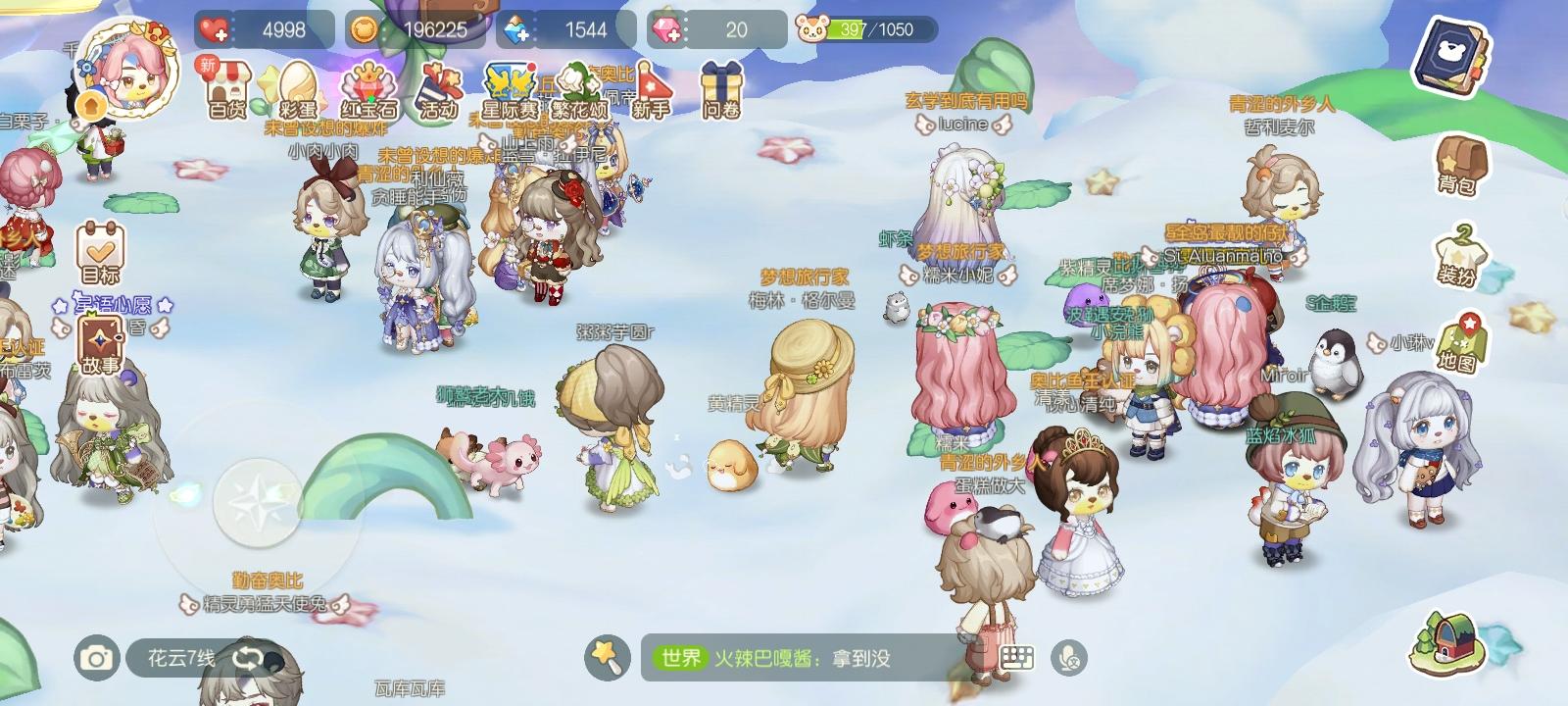This screenshot has height=706, width=1568.
Task: Tap the microphone to record voice chat
Action: pyautogui.click(x=1071, y=659)
